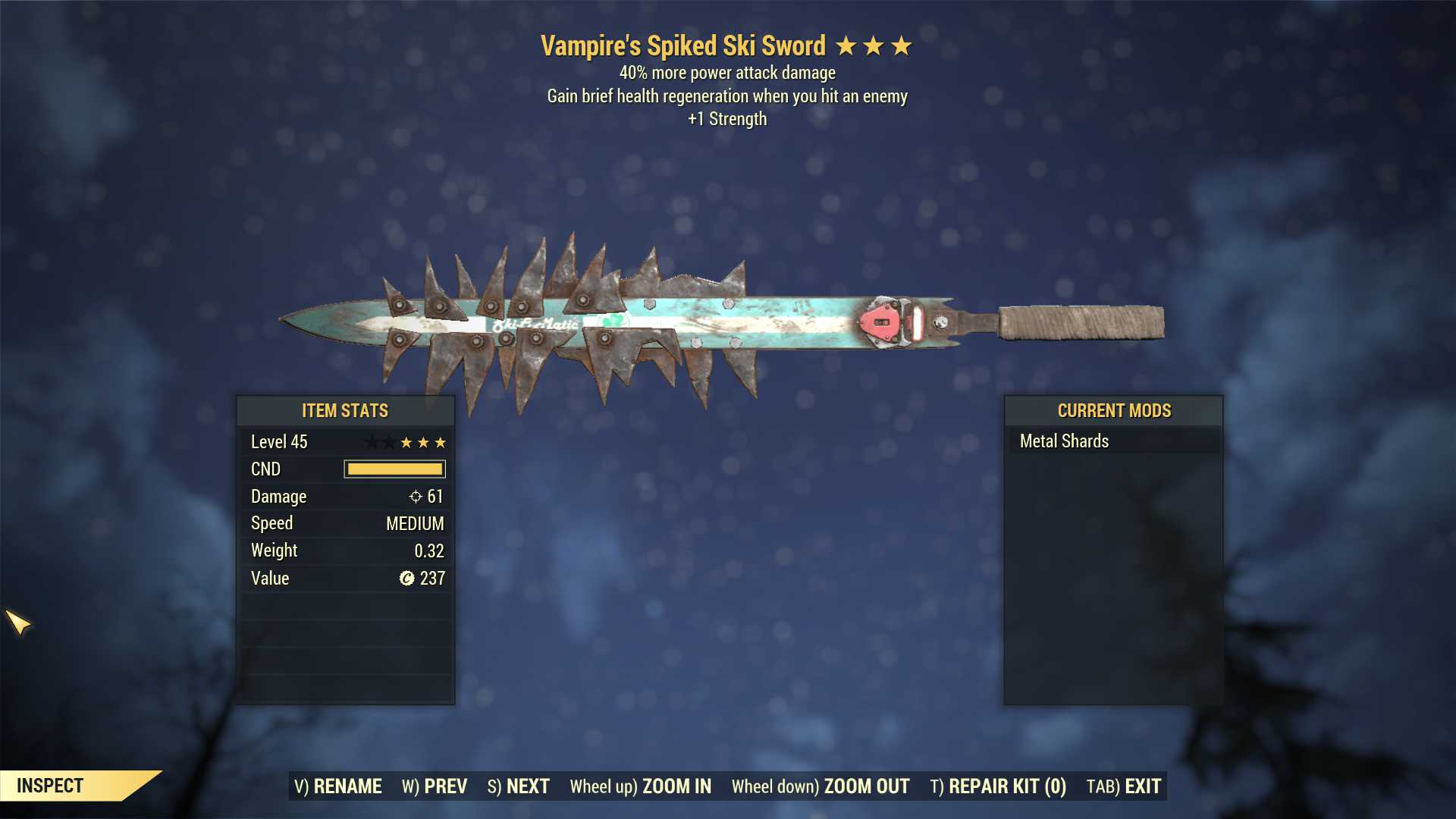Show the NEXT item
The width and height of the screenshot is (1456, 819).
[519, 786]
